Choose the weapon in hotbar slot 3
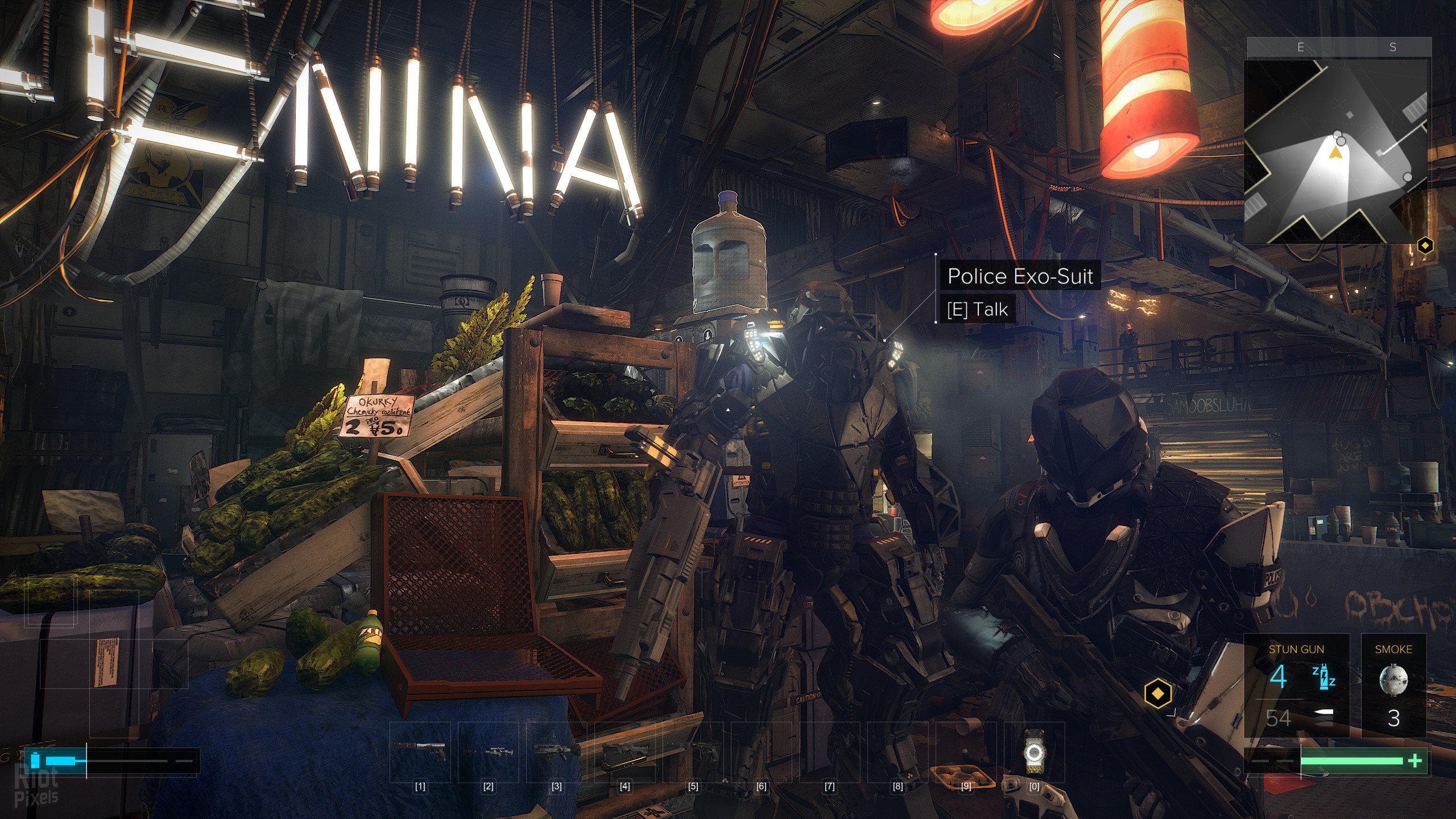The width and height of the screenshot is (1456, 819). pyautogui.click(x=556, y=751)
